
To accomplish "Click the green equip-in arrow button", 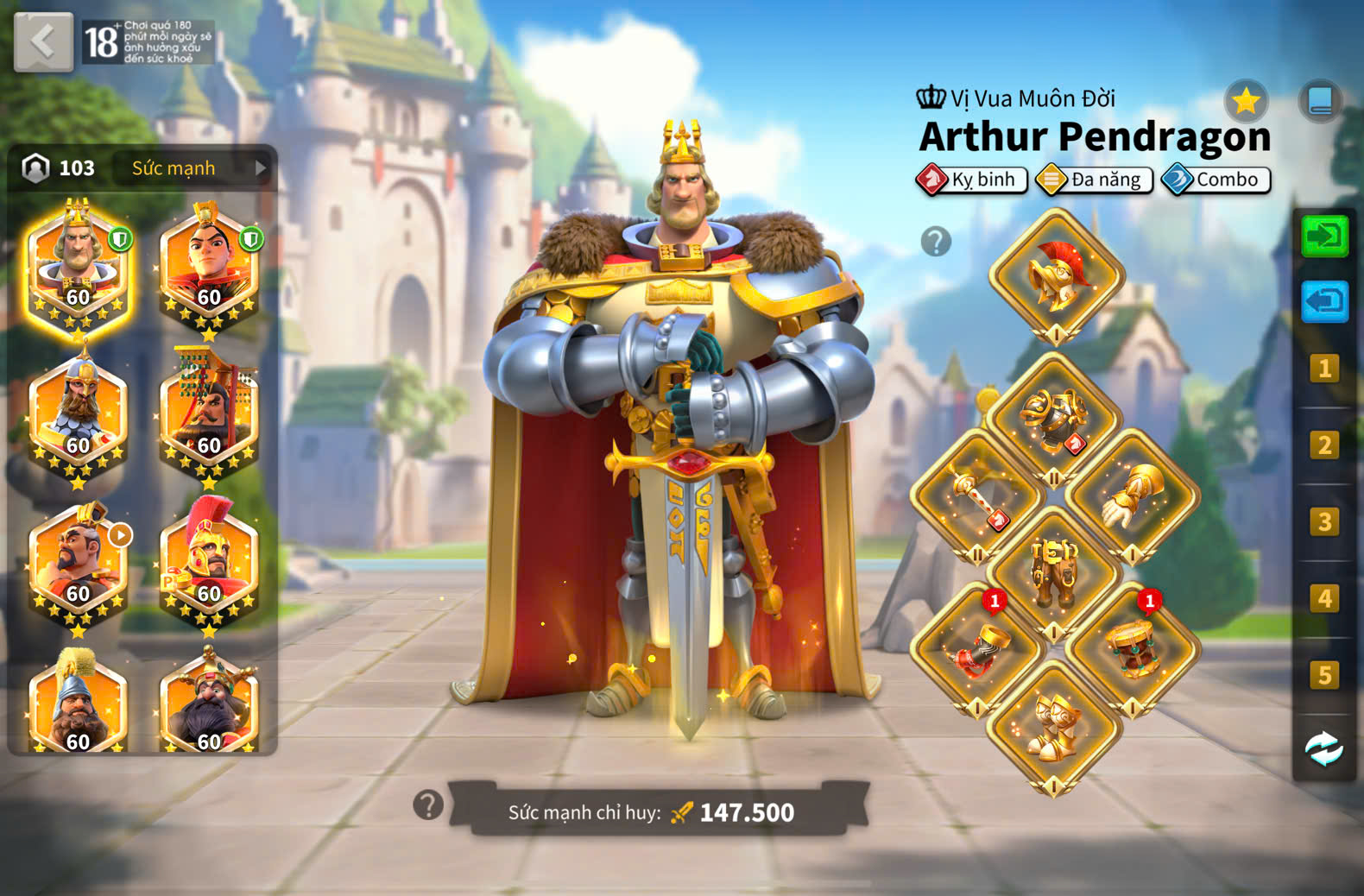I will (x=1324, y=236).
